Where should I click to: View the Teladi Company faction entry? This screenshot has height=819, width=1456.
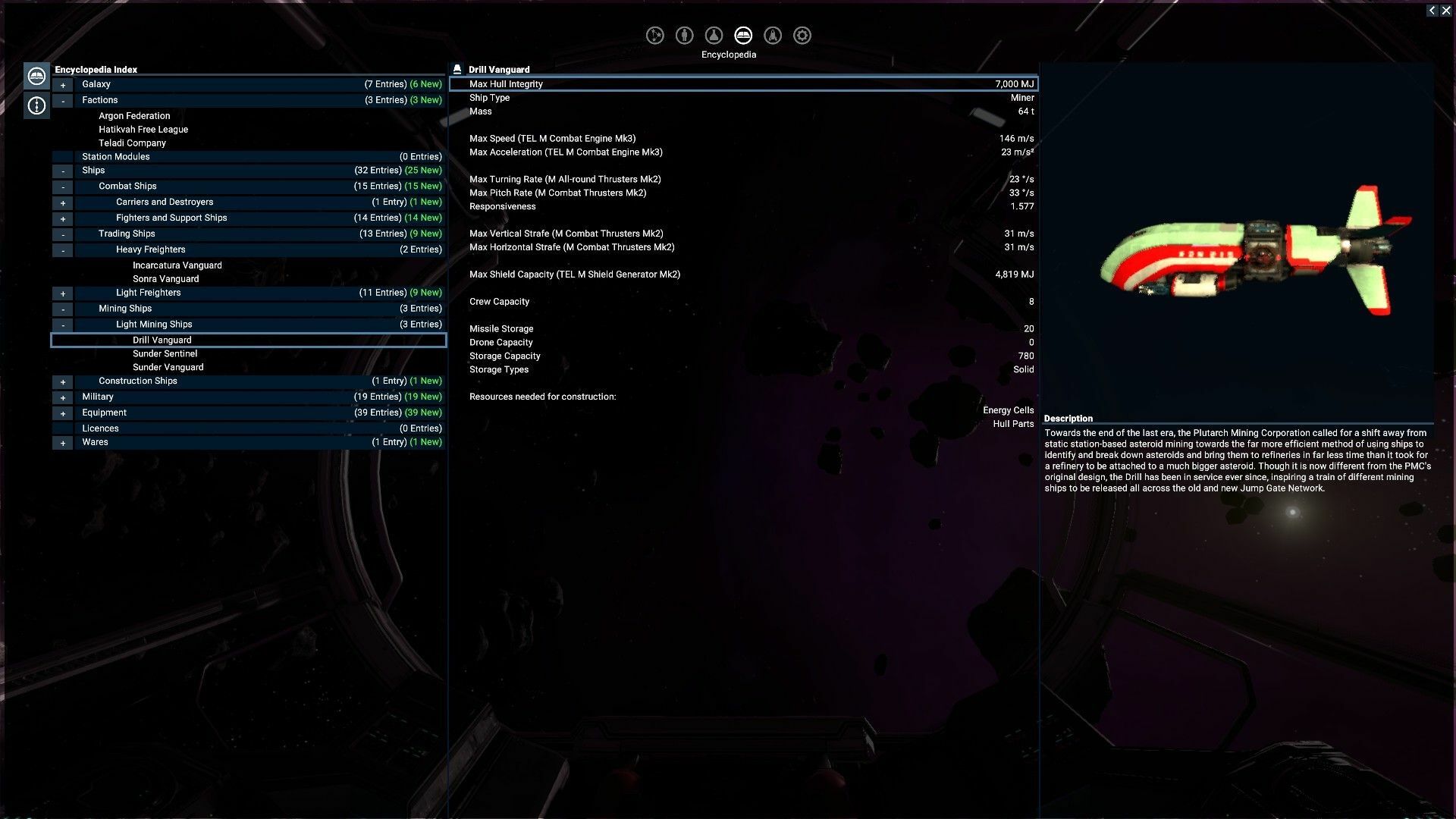(x=132, y=143)
